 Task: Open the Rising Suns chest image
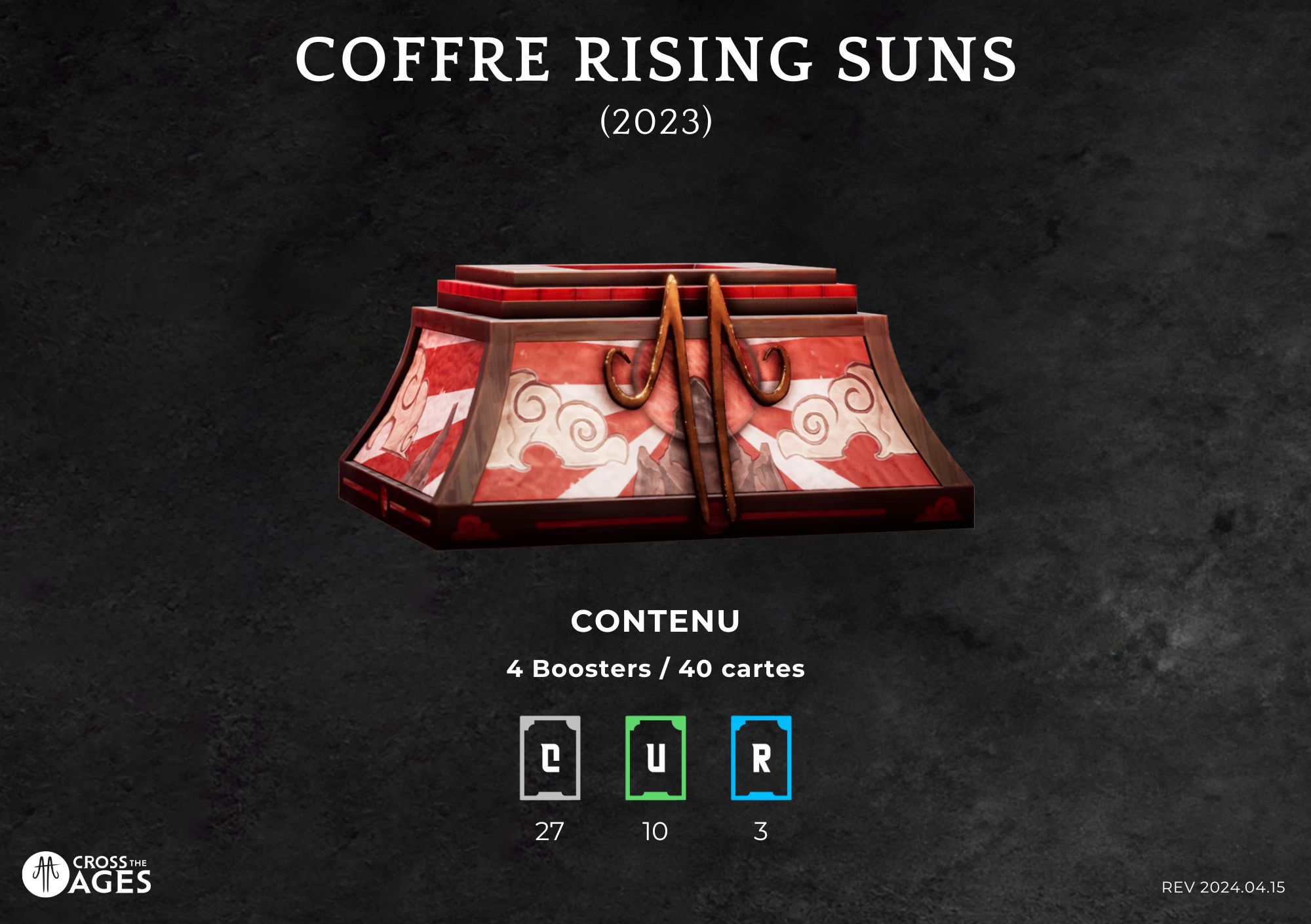pos(655,408)
